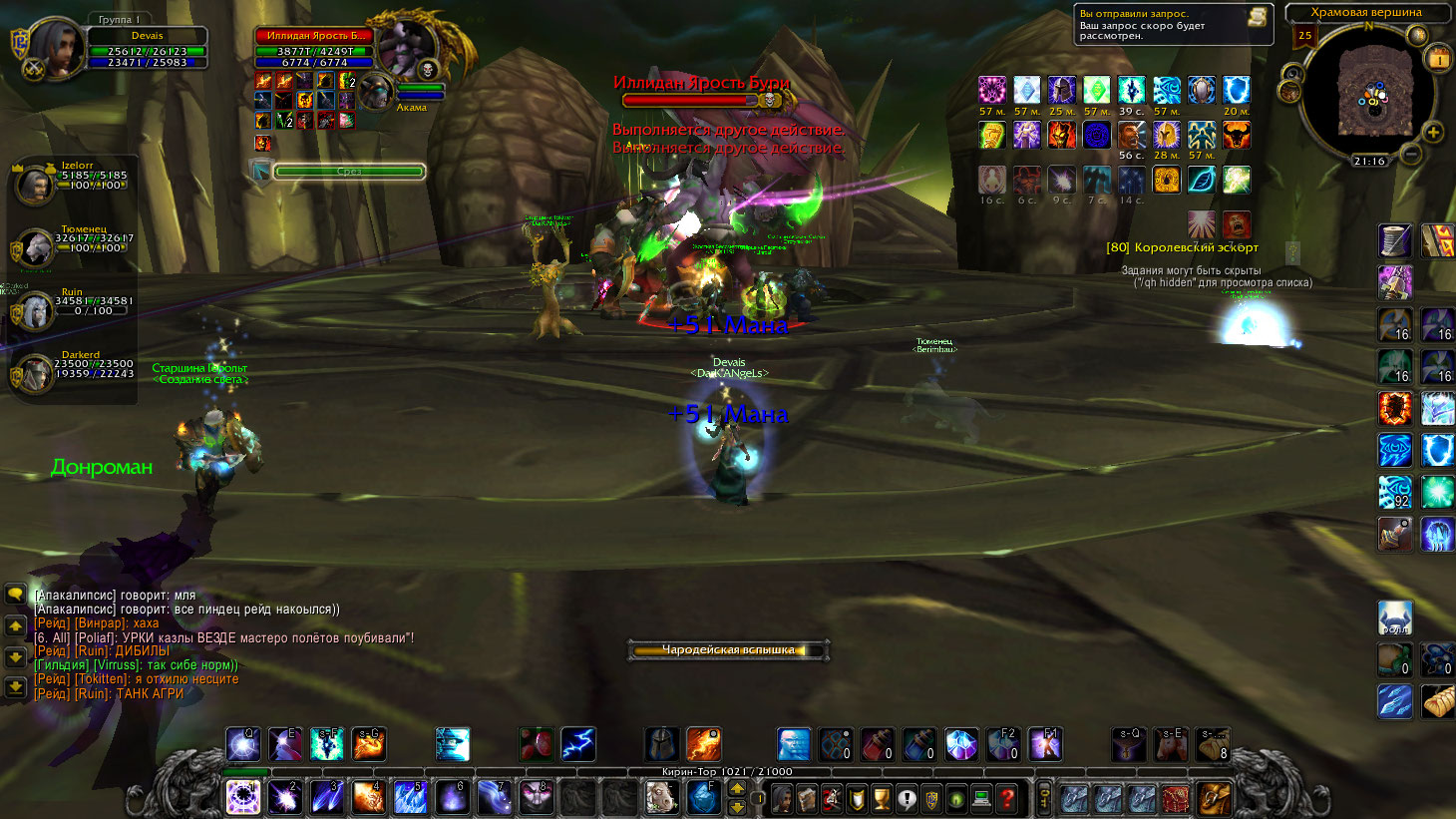
Task: Use the fire spell in slot 4
Action: [x=369, y=798]
